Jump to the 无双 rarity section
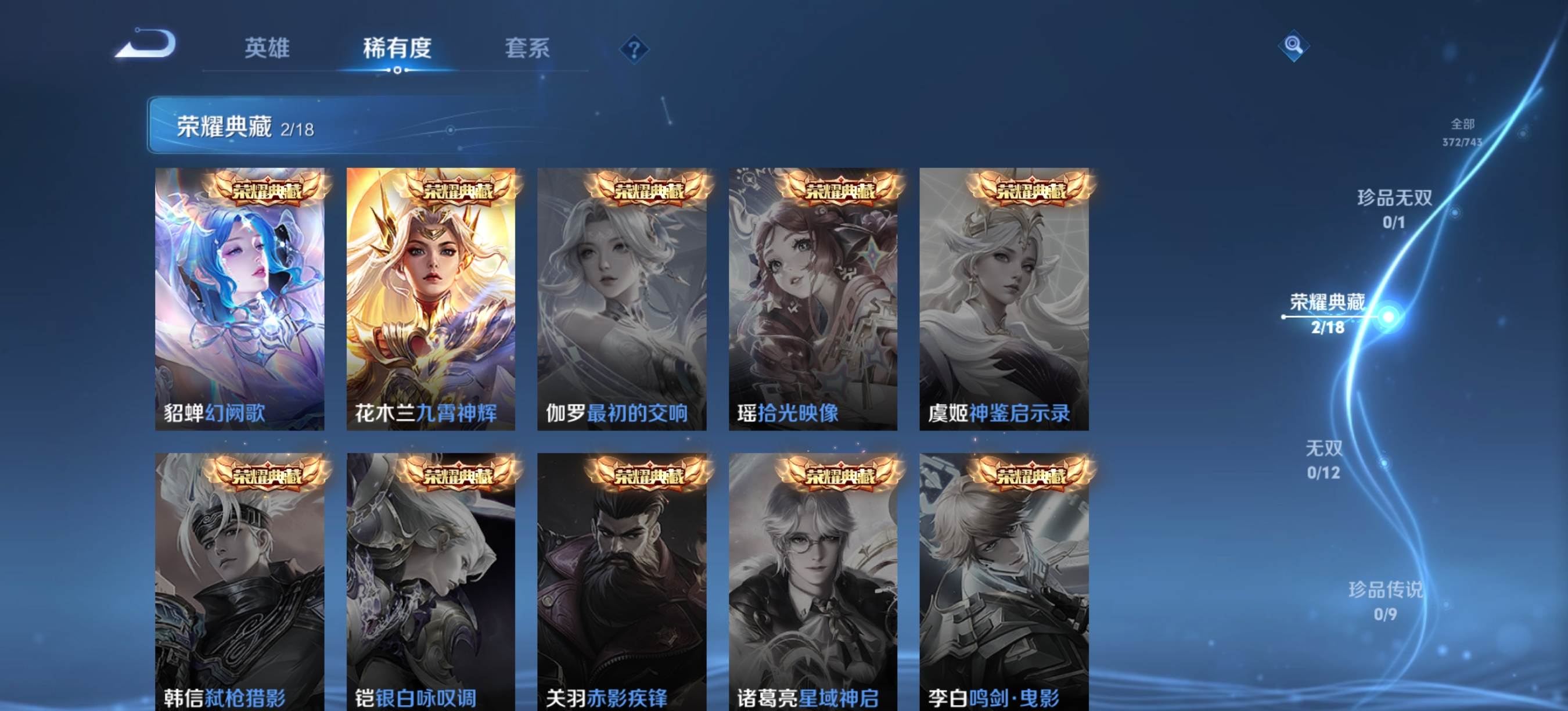 [1324, 459]
